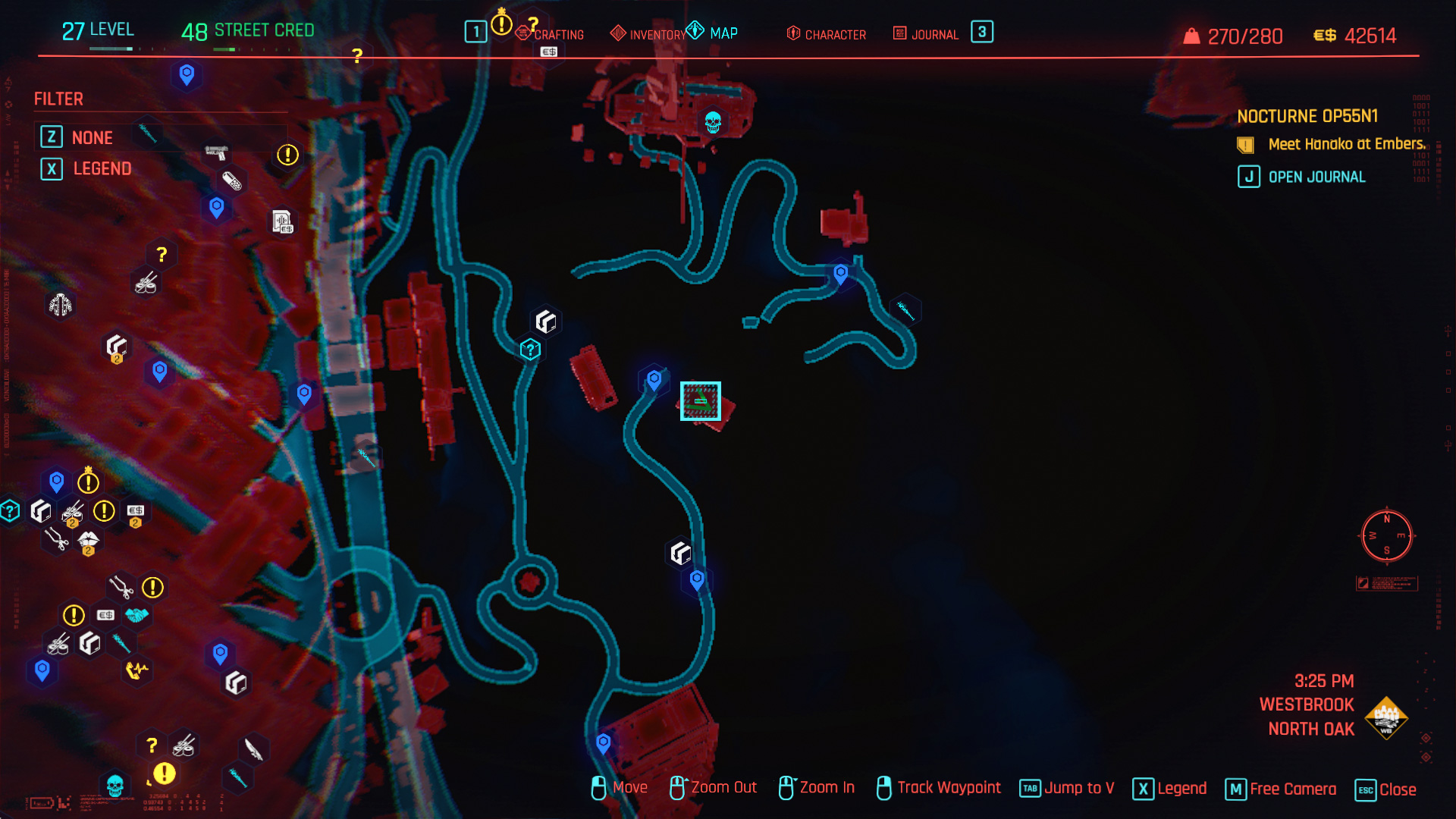Show the map LEGEND from the filter list
Image resolution: width=1456 pixels, height=819 pixels.
[x=102, y=168]
